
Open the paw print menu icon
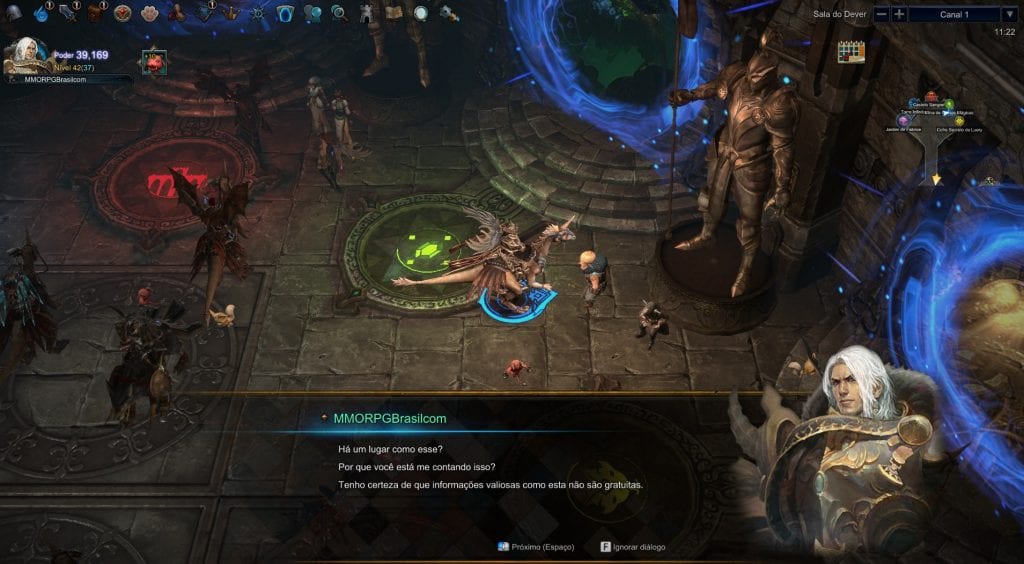point(150,13)
